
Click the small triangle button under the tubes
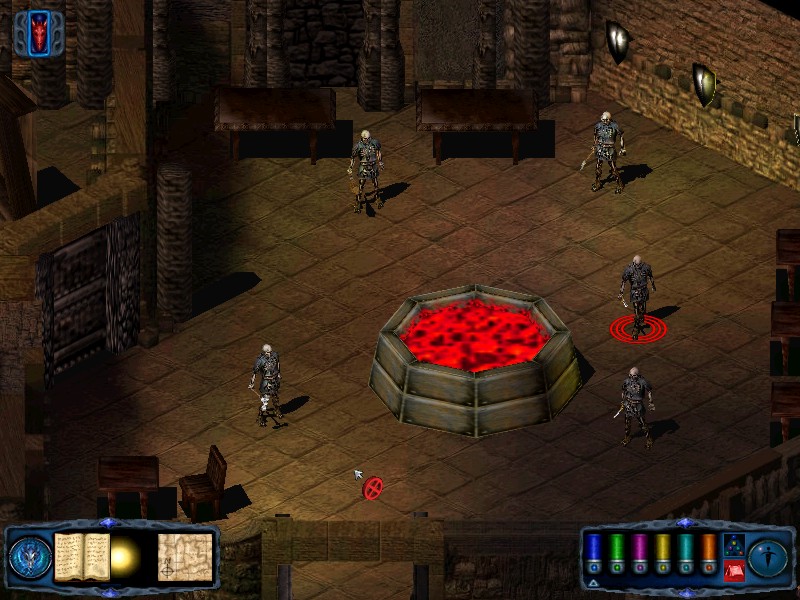(x=593, y=581)
